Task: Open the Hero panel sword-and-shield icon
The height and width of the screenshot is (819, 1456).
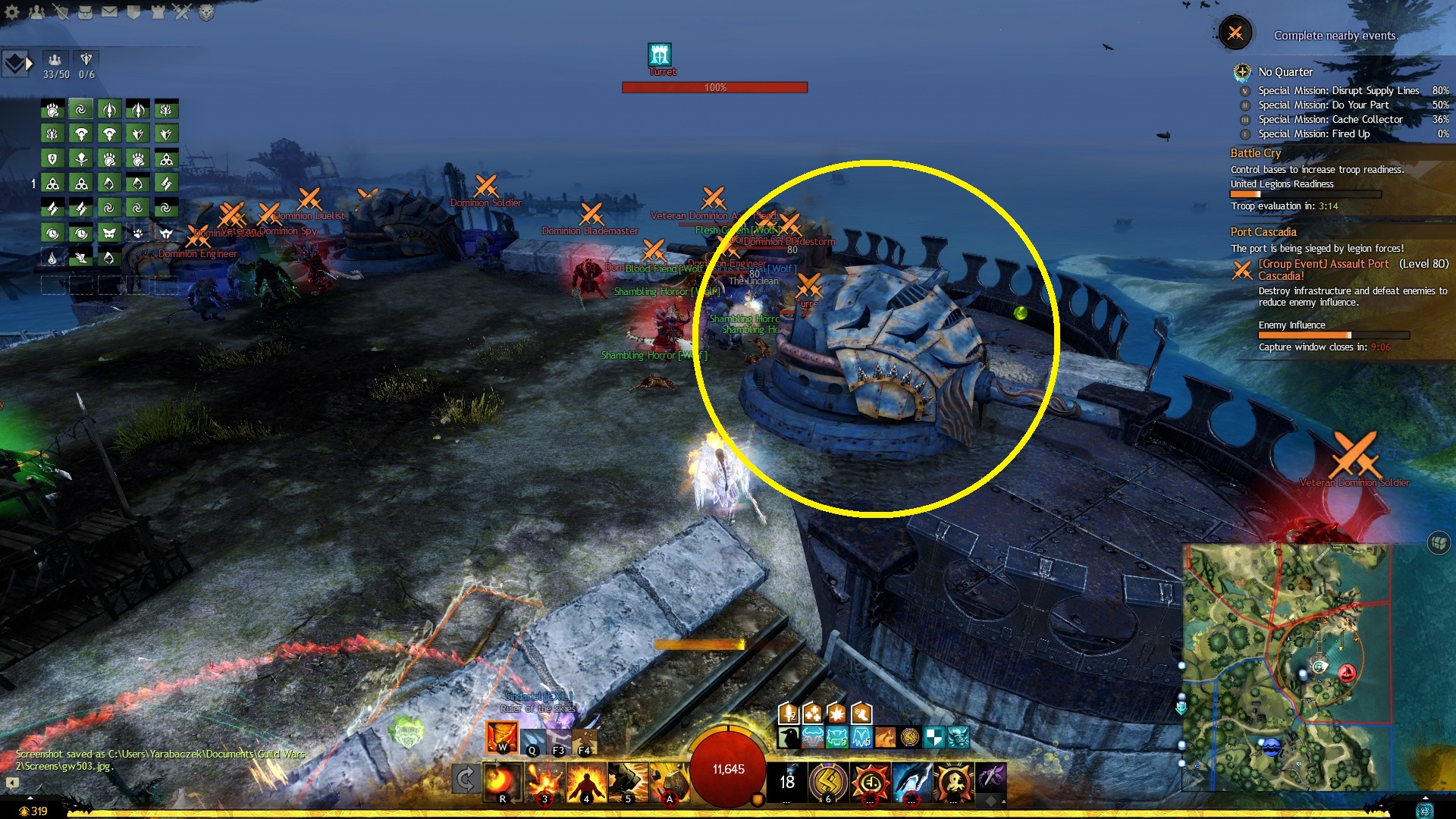Action: 61,11
